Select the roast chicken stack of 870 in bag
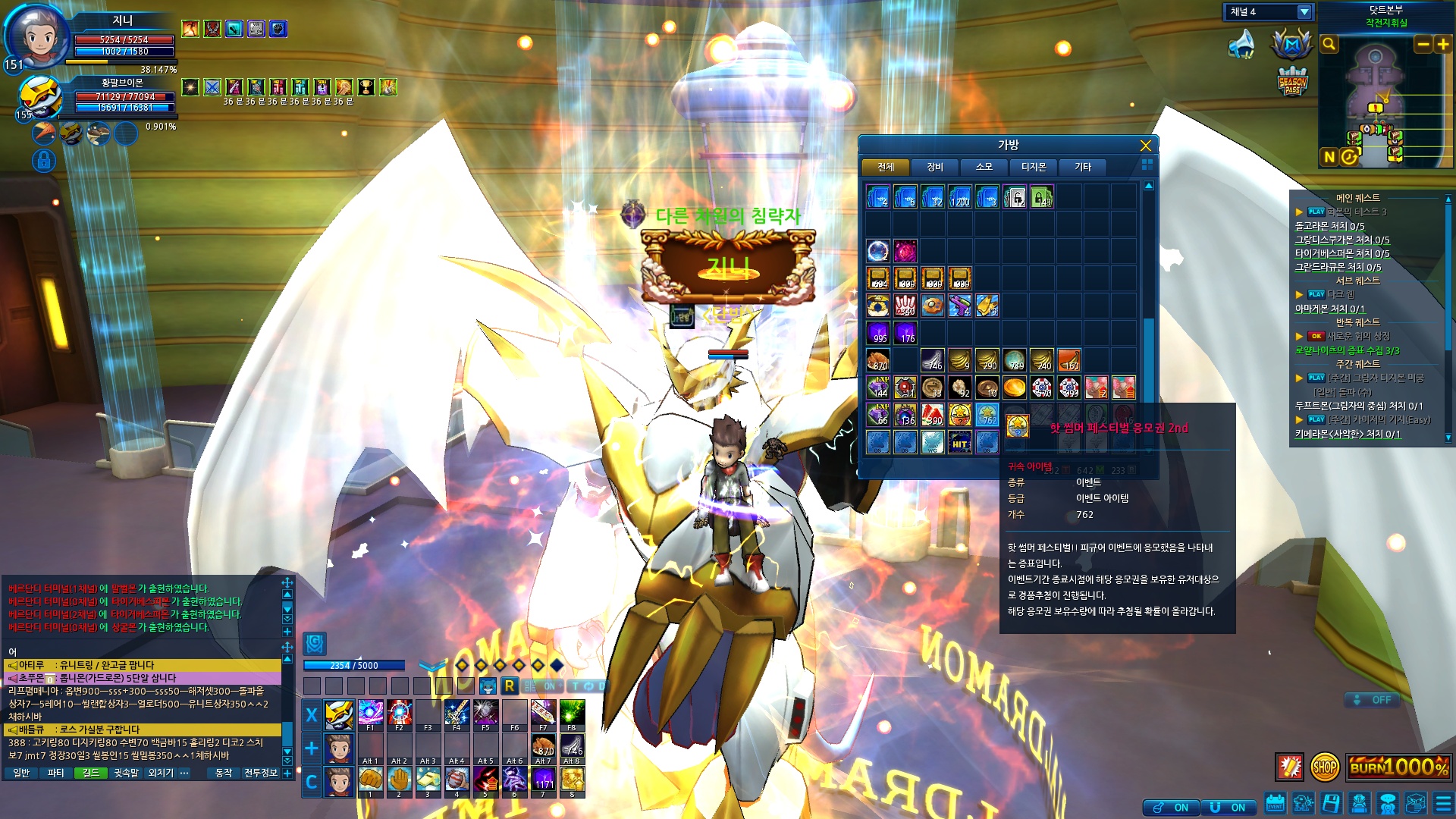This screenshot has height=819, width=1456. point(878,360)
